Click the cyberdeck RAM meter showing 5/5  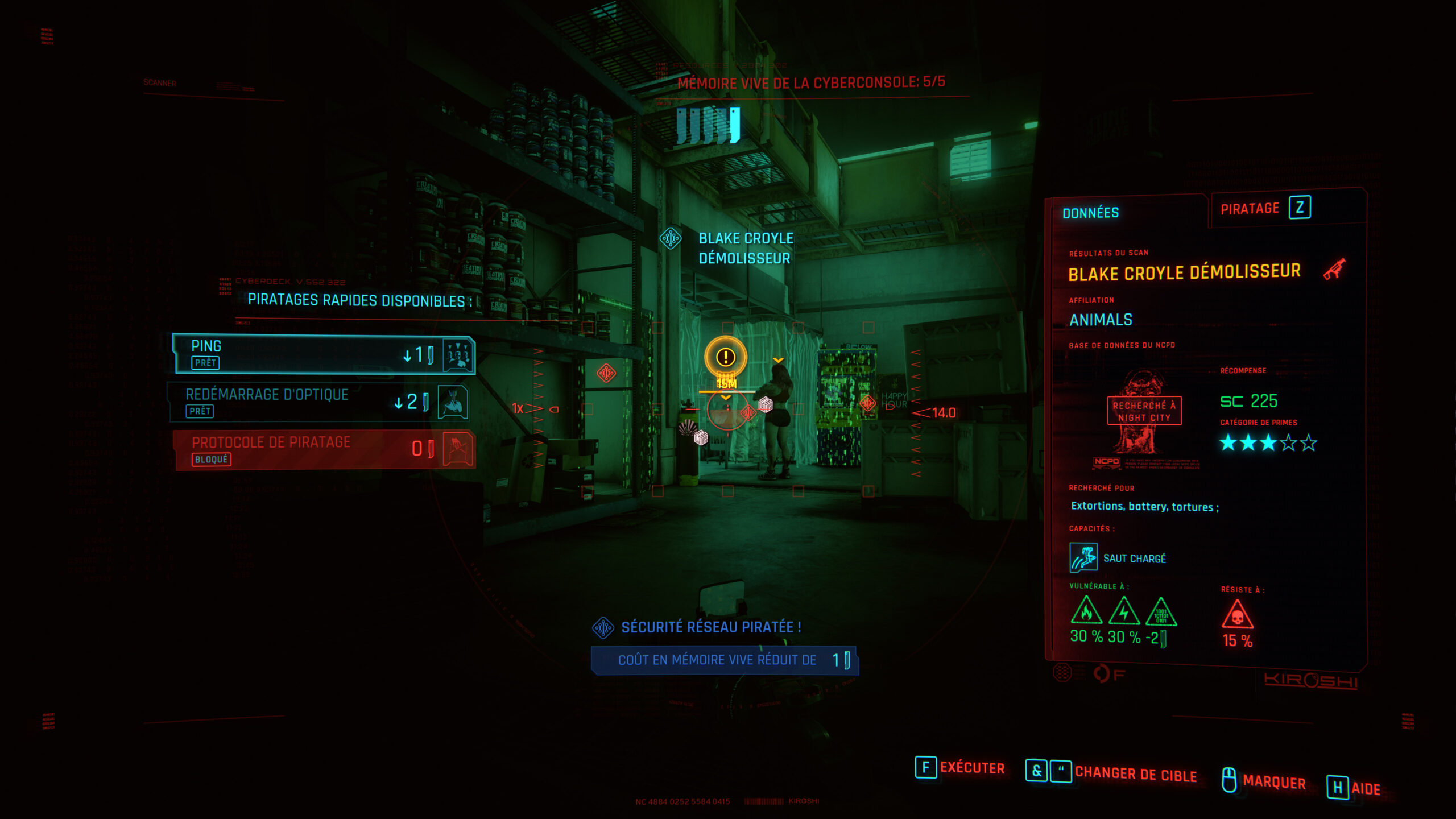tap(708, 123)
